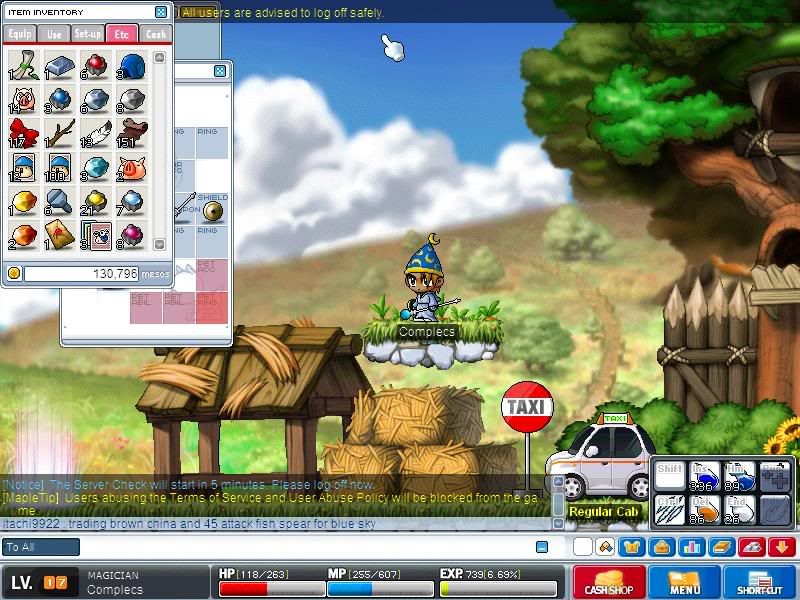The height and width of the screenshot is (600, 800).
Task: Use the blue potion on Ins quickslot
Action: (x=706, y=478)
